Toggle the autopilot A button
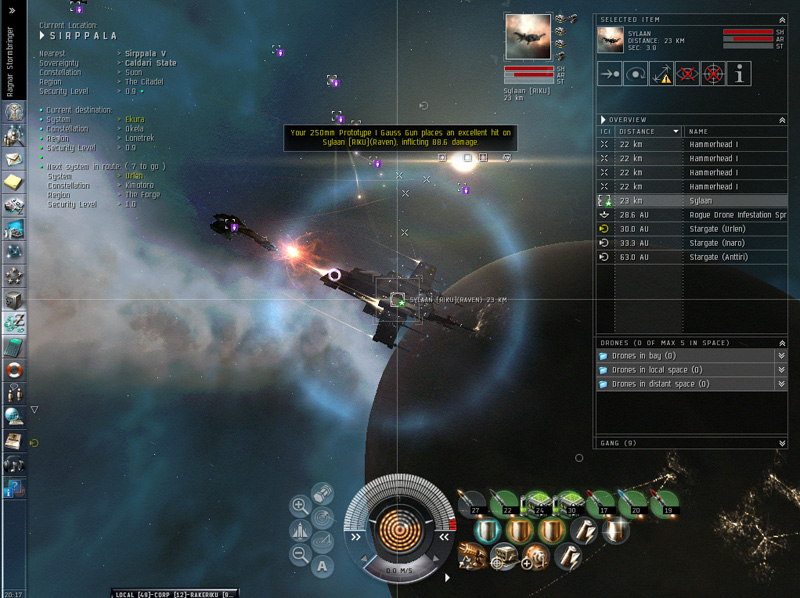Screen dimensions: 800x598 [x=322, y=566]
